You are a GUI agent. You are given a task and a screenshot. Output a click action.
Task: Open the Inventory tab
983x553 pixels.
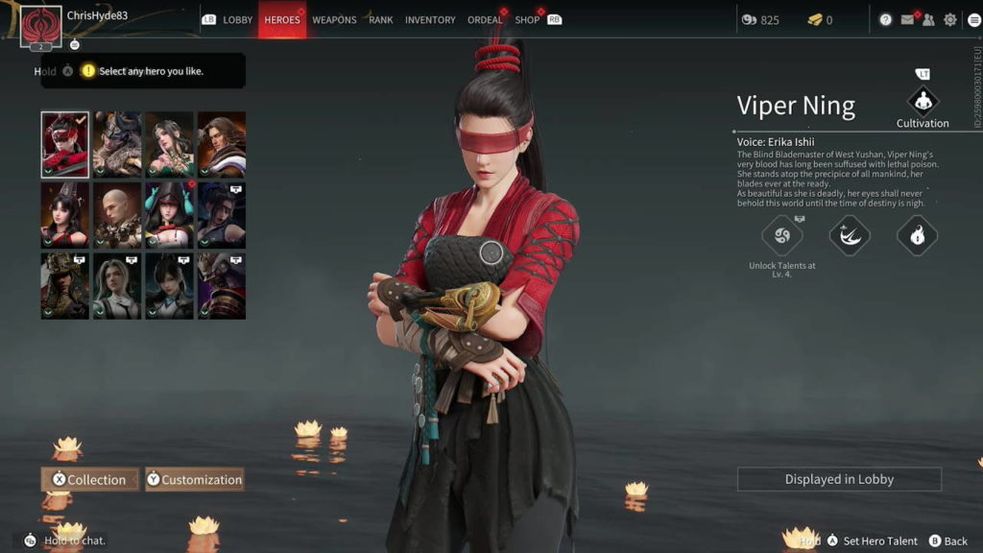click(x=430, y=20)
